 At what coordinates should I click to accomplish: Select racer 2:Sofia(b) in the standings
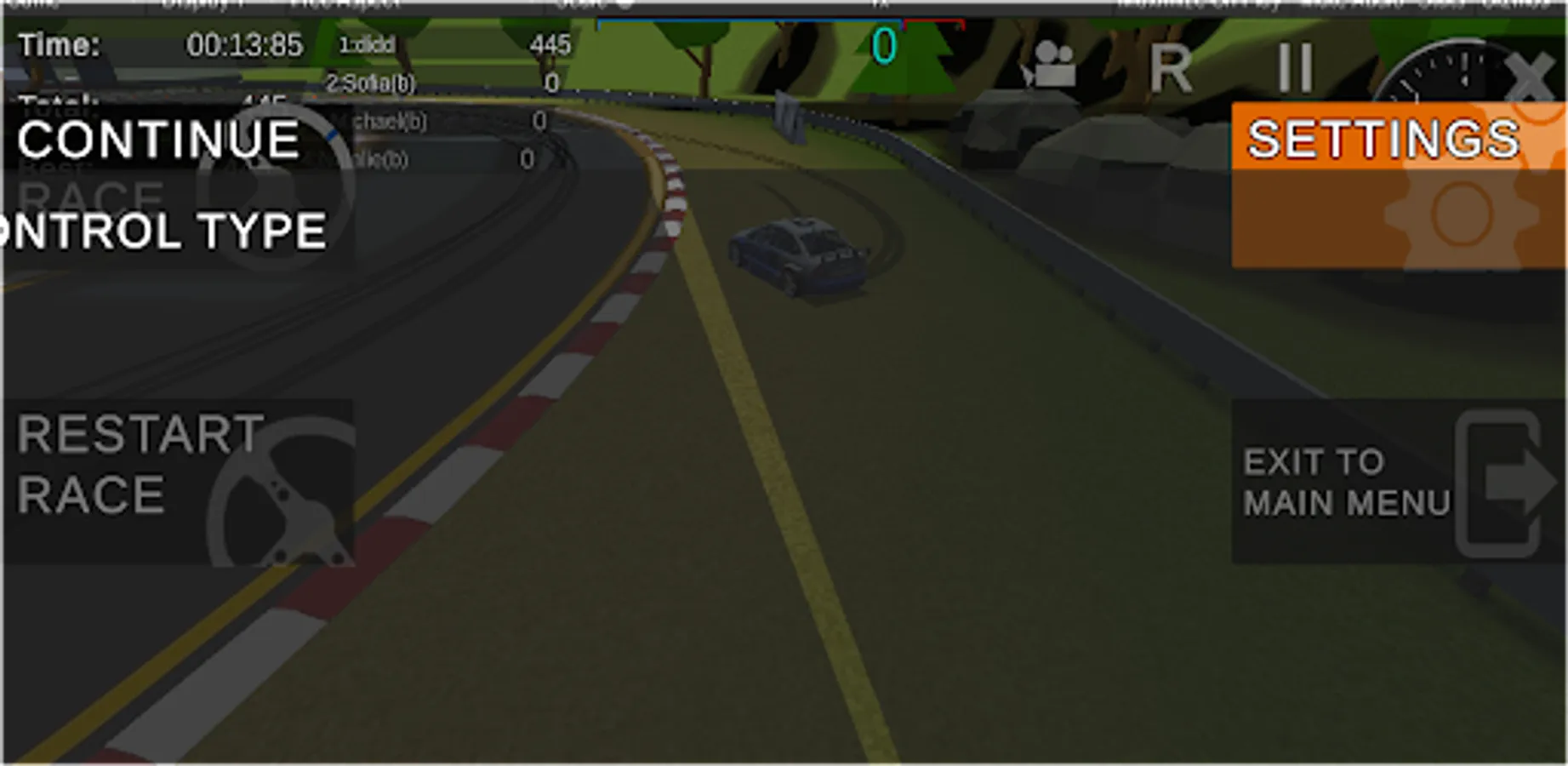click(x=372, y=83)
